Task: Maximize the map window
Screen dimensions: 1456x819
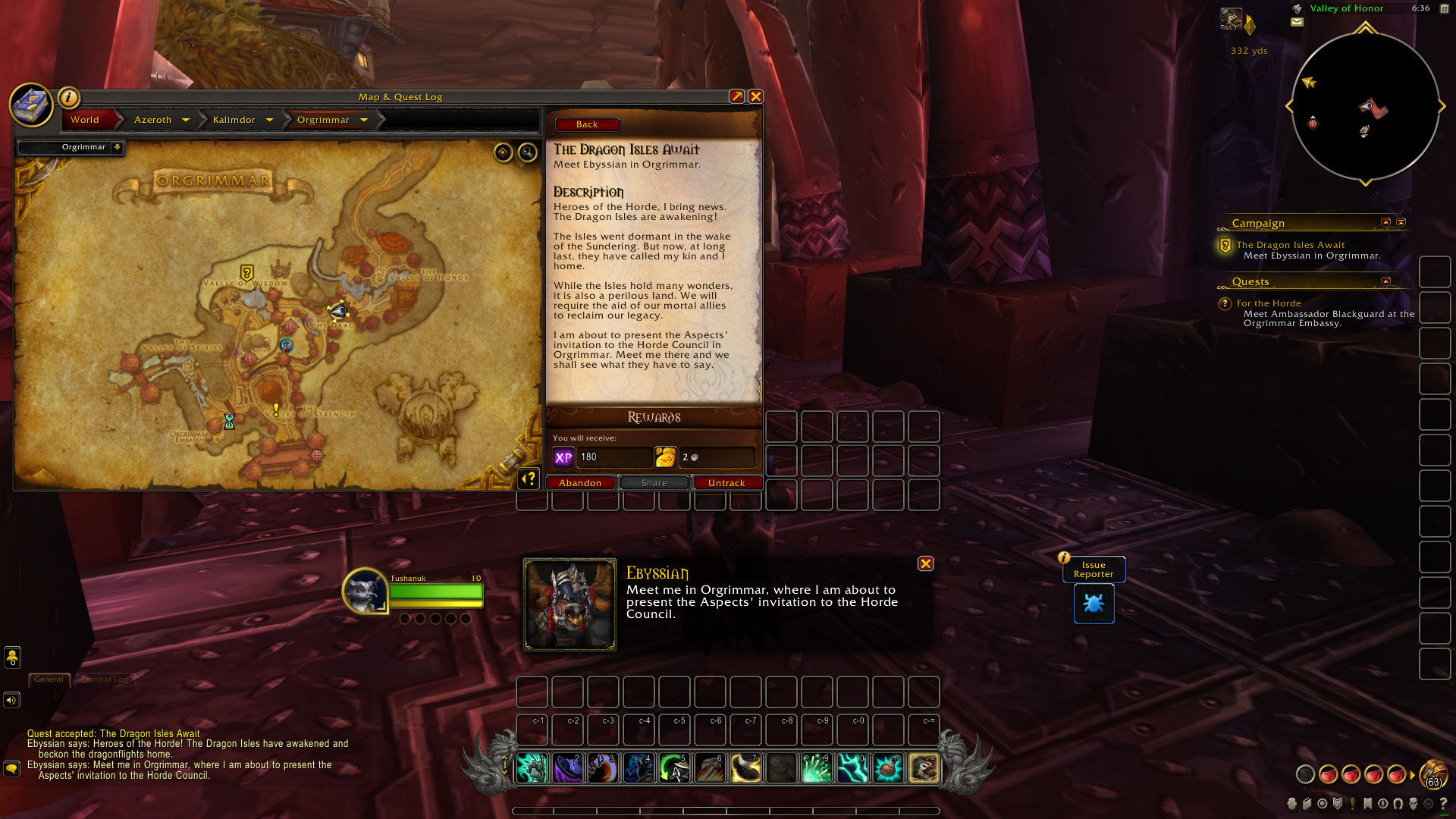Action: pos(736,96)
